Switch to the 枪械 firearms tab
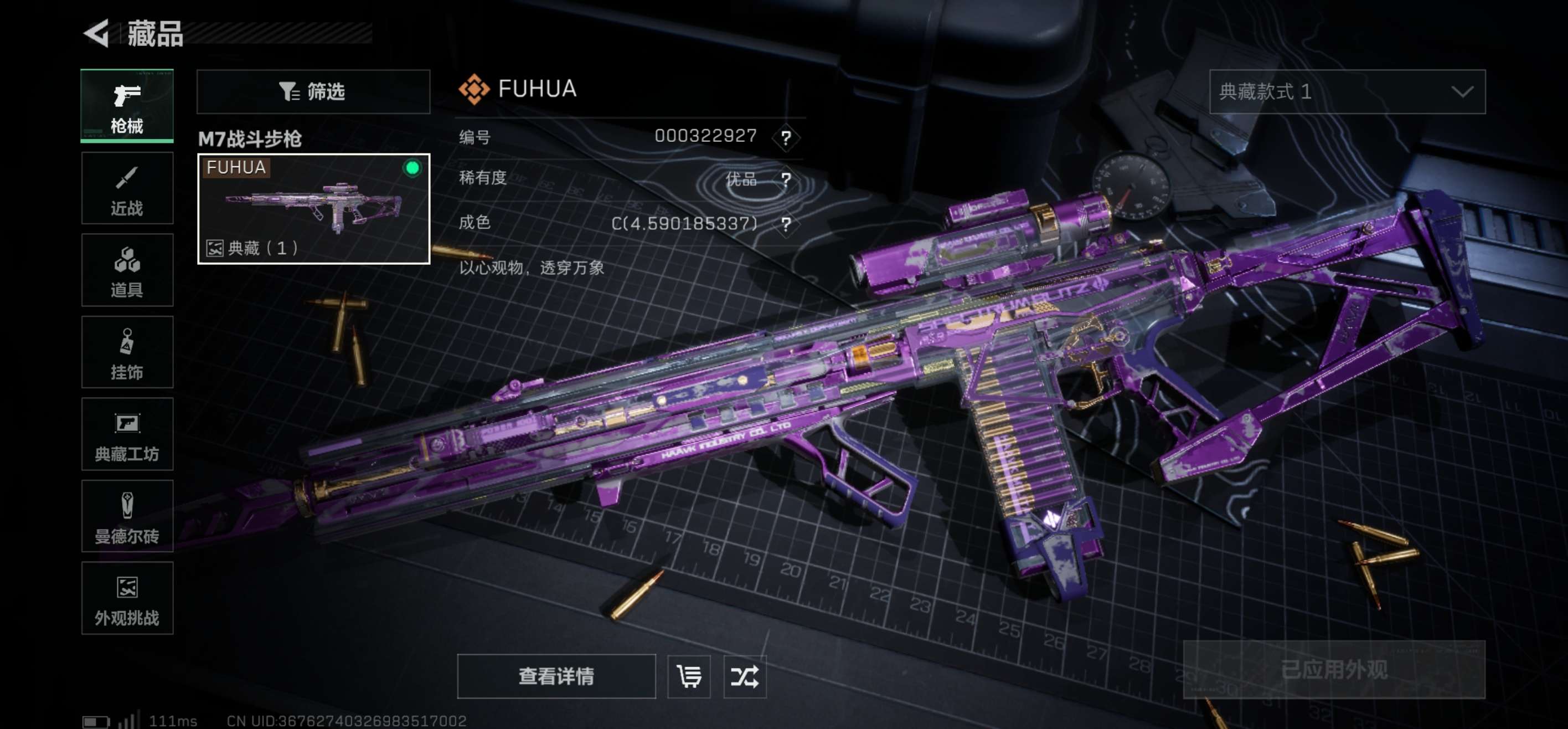Screen dimensions: 1568x729 pos(127,106)
